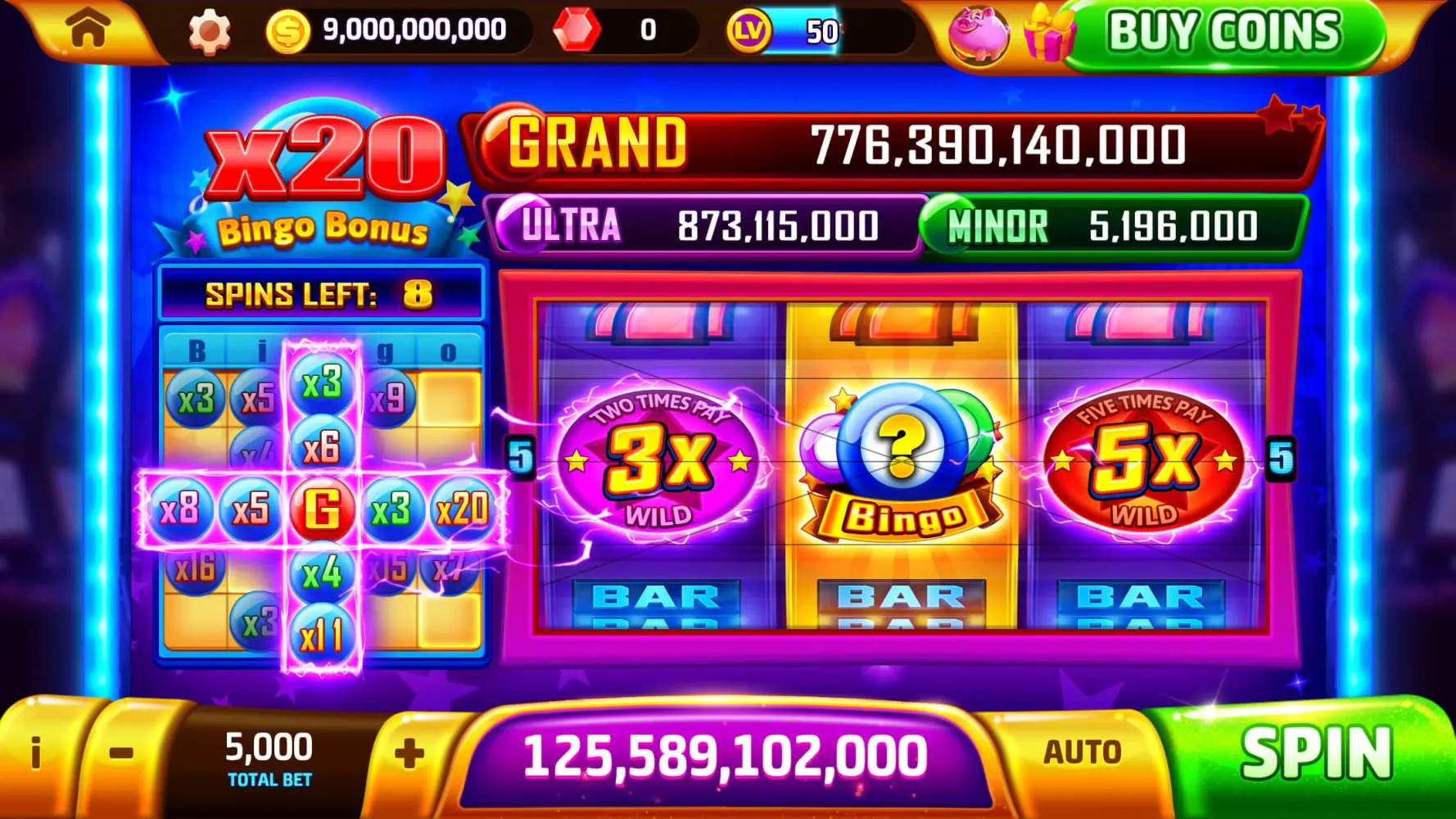Screen dimensions: 1456x819
Task: Enable auto play with the AUTO switch
Action: (x=1083, y=749)
